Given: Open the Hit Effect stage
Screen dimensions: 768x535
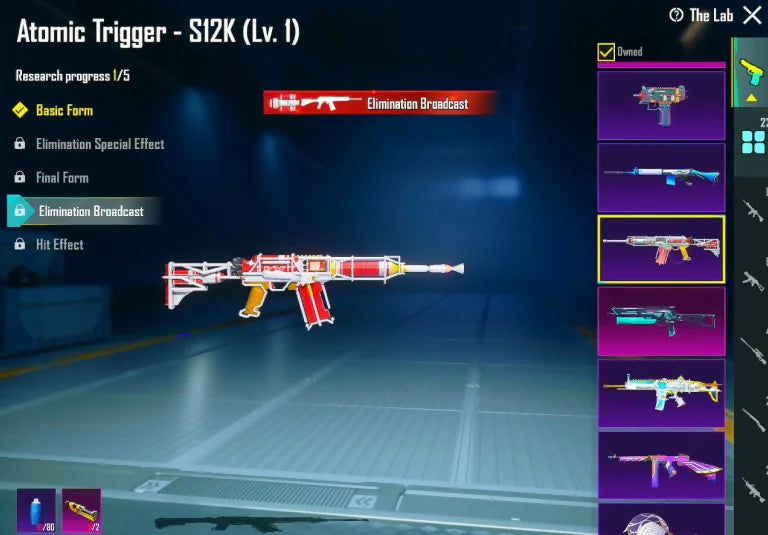Looking at the screenshot, I should click(59, 244).
